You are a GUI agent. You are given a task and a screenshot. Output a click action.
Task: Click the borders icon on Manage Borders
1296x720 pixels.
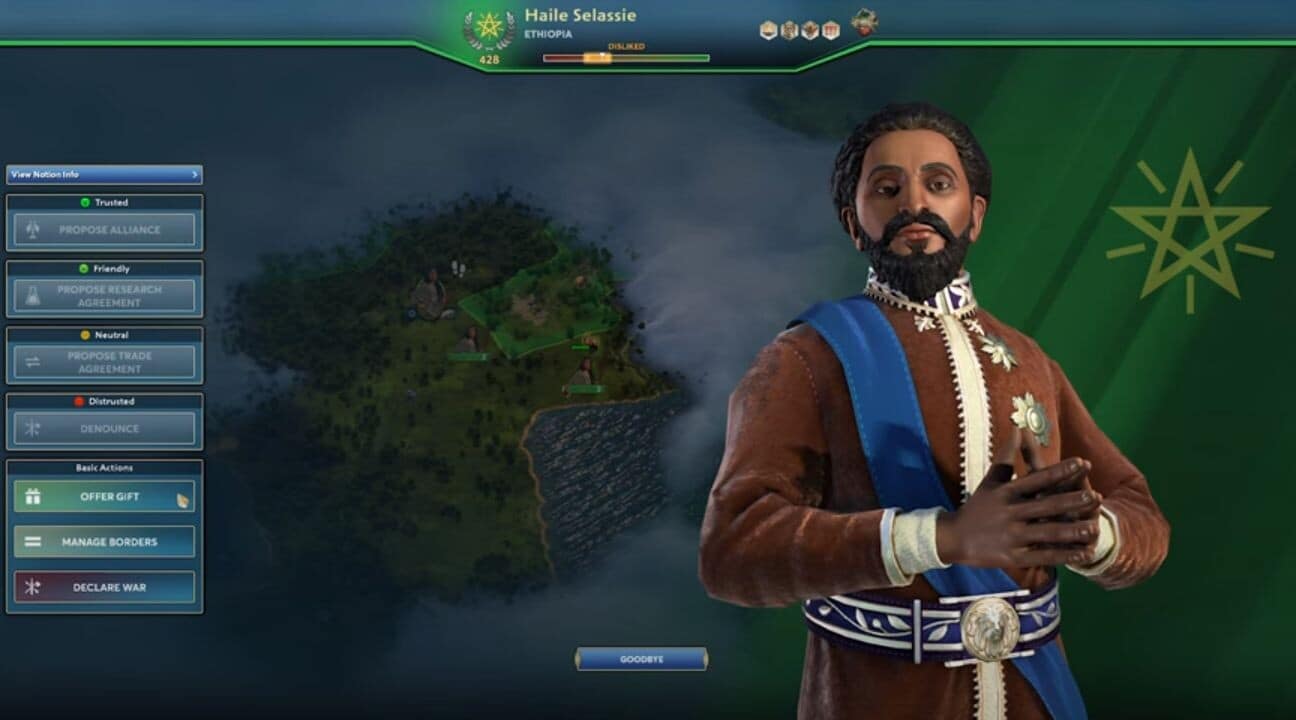(32, 541)
